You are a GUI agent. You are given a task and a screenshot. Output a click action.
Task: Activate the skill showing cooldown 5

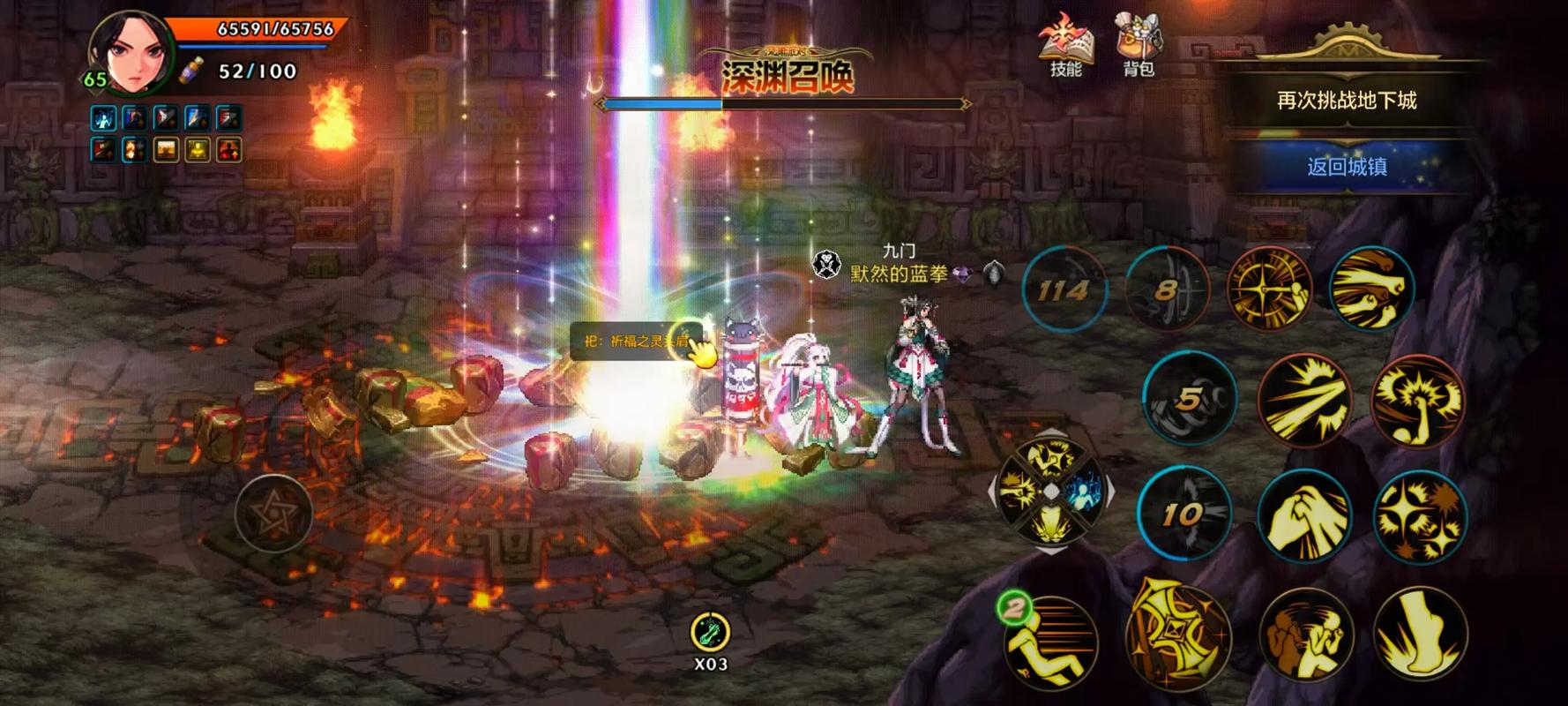1189,399
